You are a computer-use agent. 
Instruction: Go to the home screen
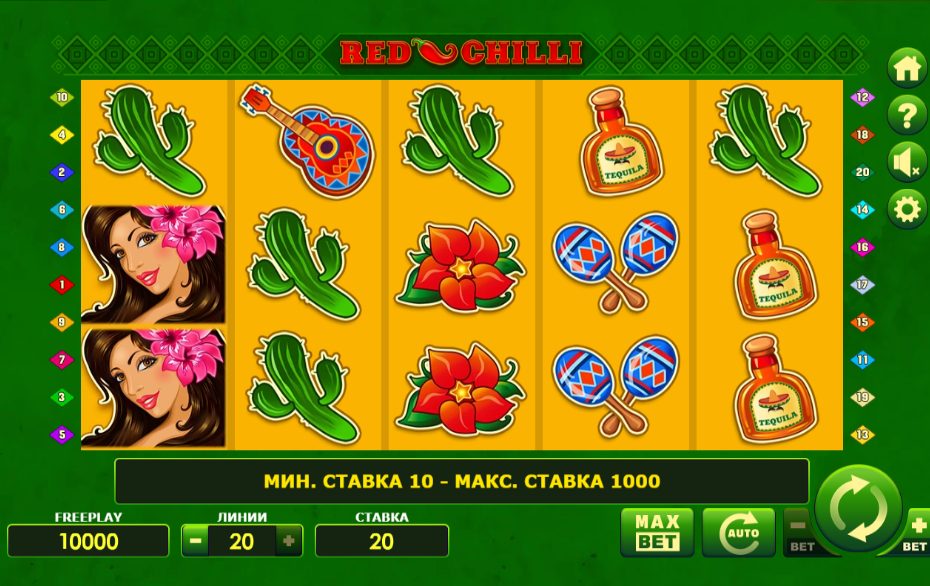pyautogui.click(x=907, y=69)
